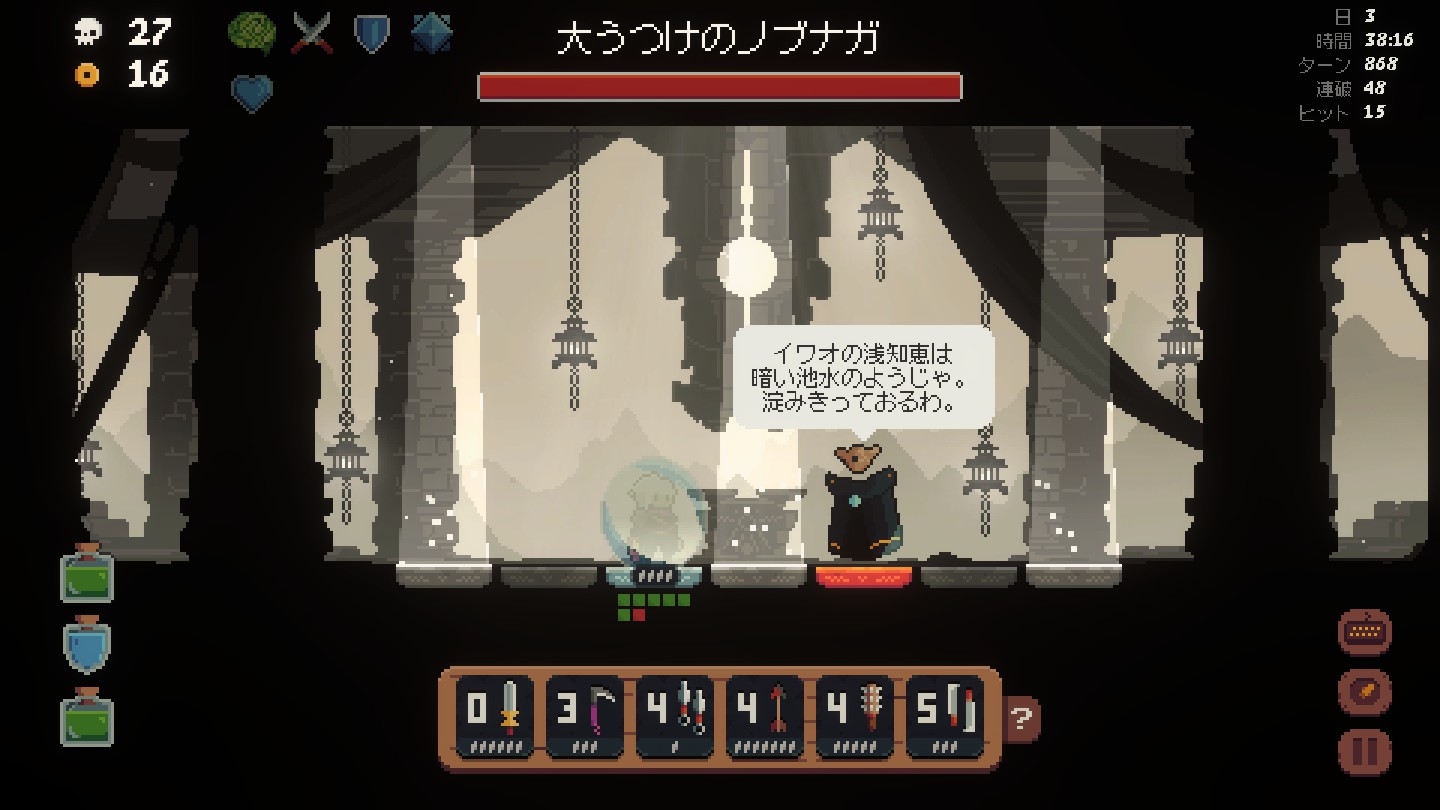
Task: Inspect the blue heart skill icon
Action: (x=252, y=93)
